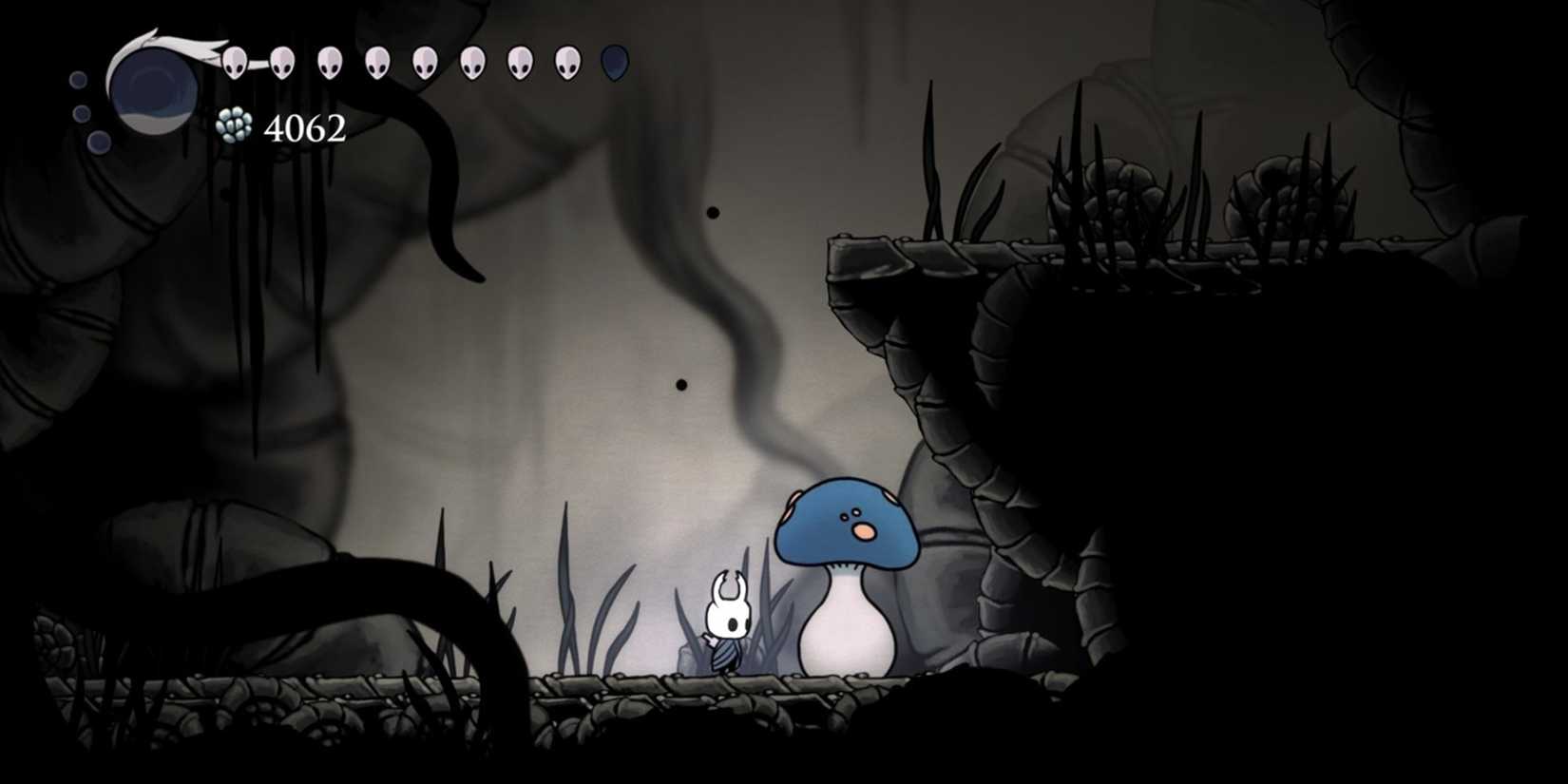Select the second health mask
The image size is (1568, 784).
tap(281, 63)
